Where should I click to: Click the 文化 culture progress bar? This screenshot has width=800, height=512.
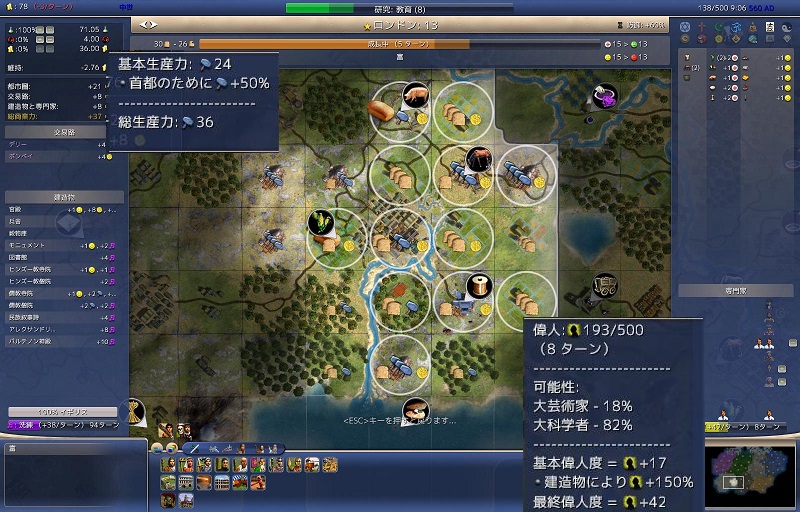click(65, 424)
